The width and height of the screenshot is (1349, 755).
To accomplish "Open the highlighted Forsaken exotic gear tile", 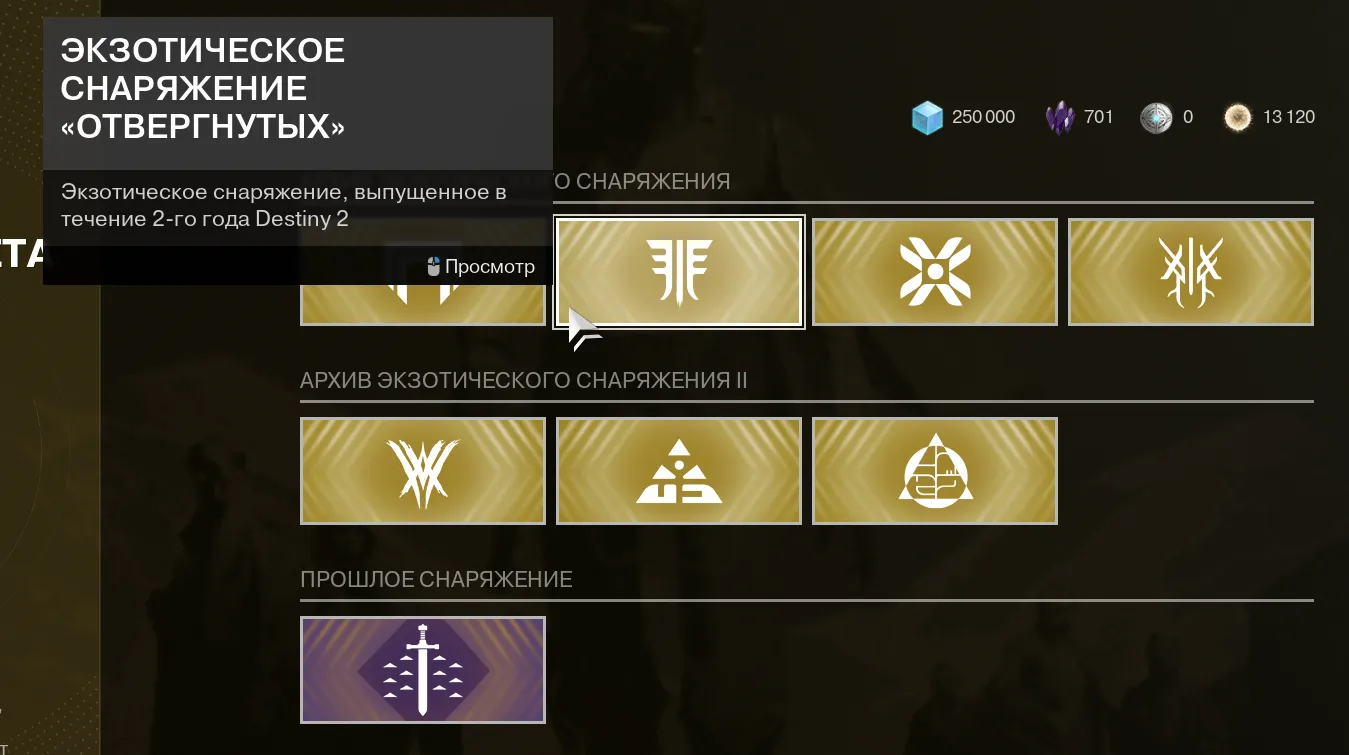I will [x=679, y=271].
